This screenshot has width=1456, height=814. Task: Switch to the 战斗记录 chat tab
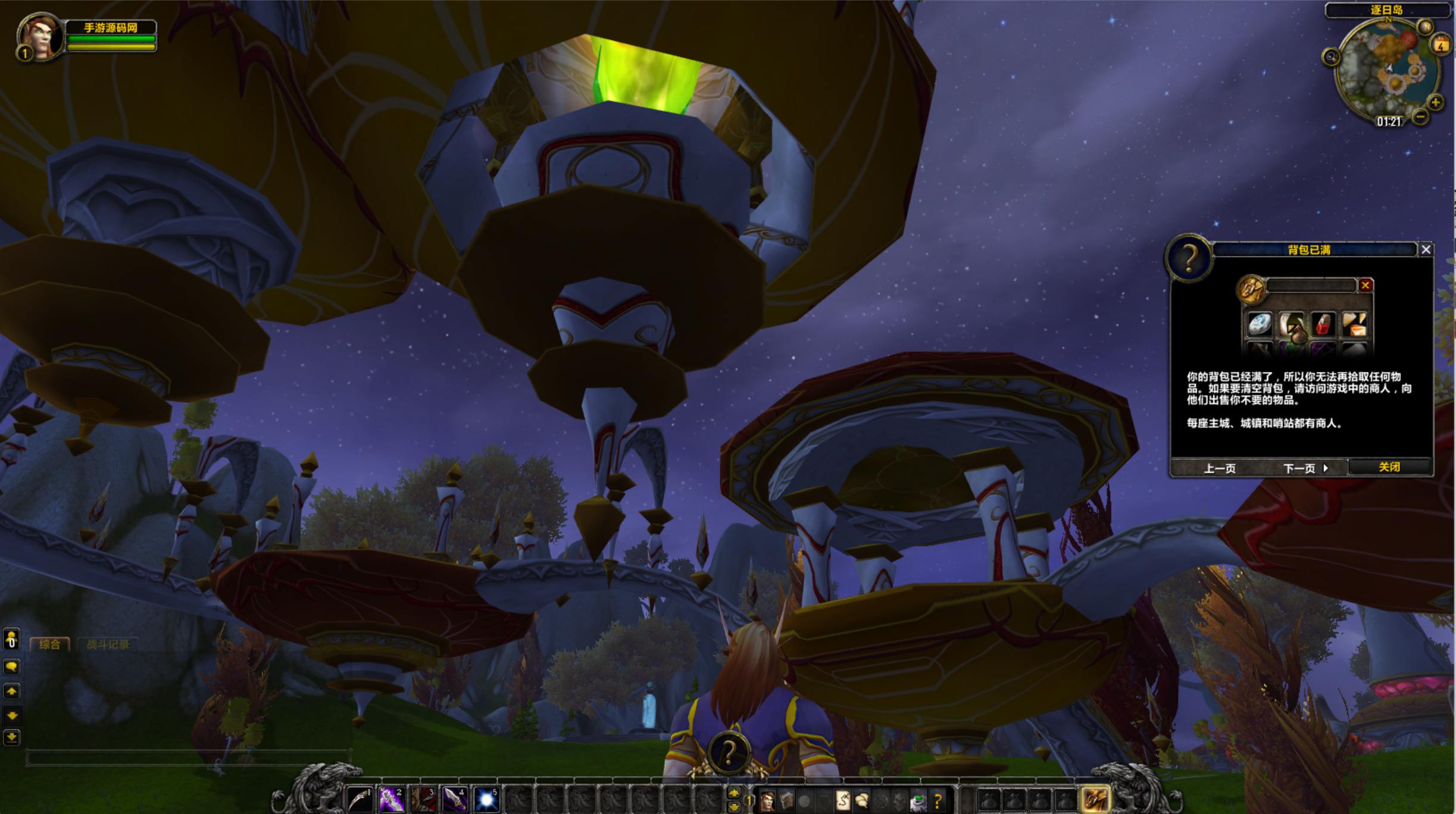[x=108, y=644]
